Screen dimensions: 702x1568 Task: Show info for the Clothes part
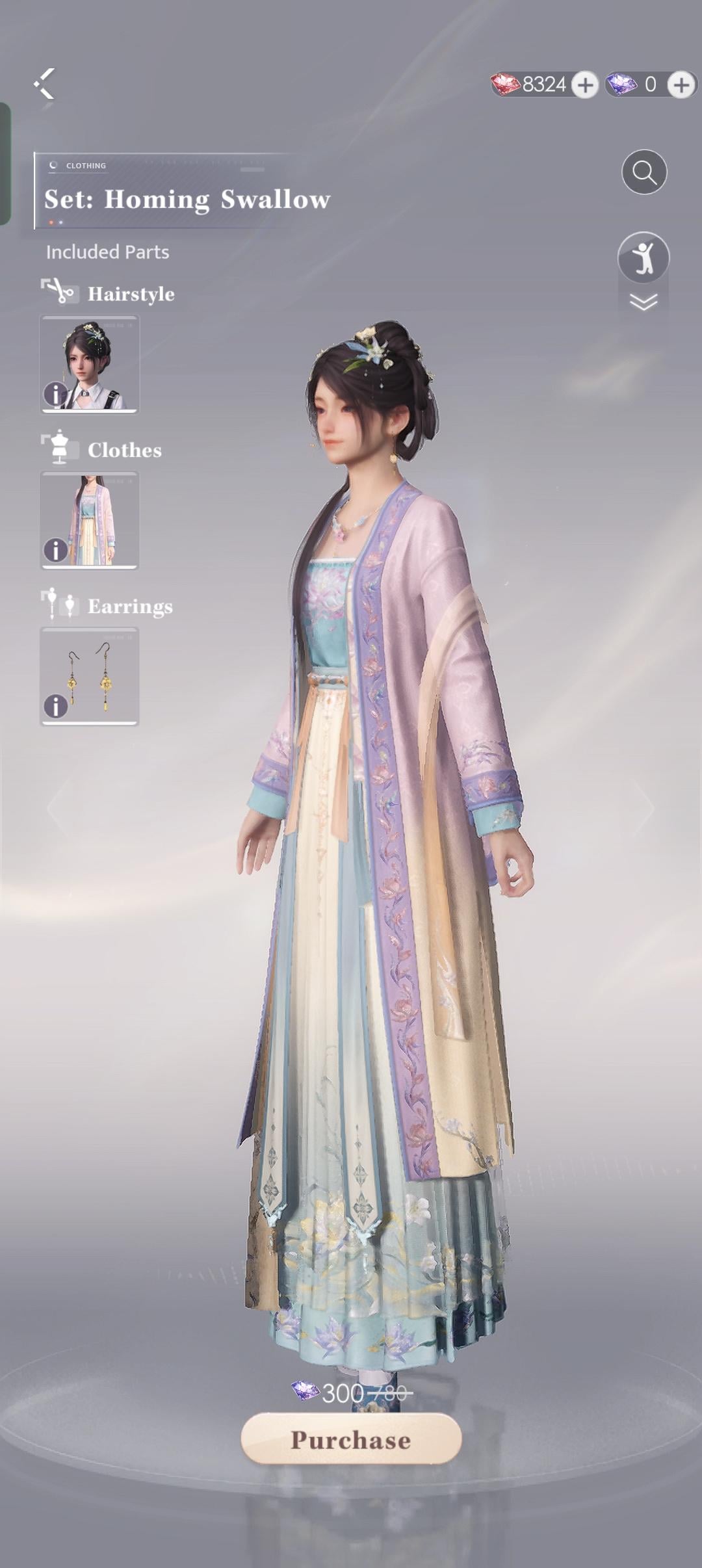[55, 550]
